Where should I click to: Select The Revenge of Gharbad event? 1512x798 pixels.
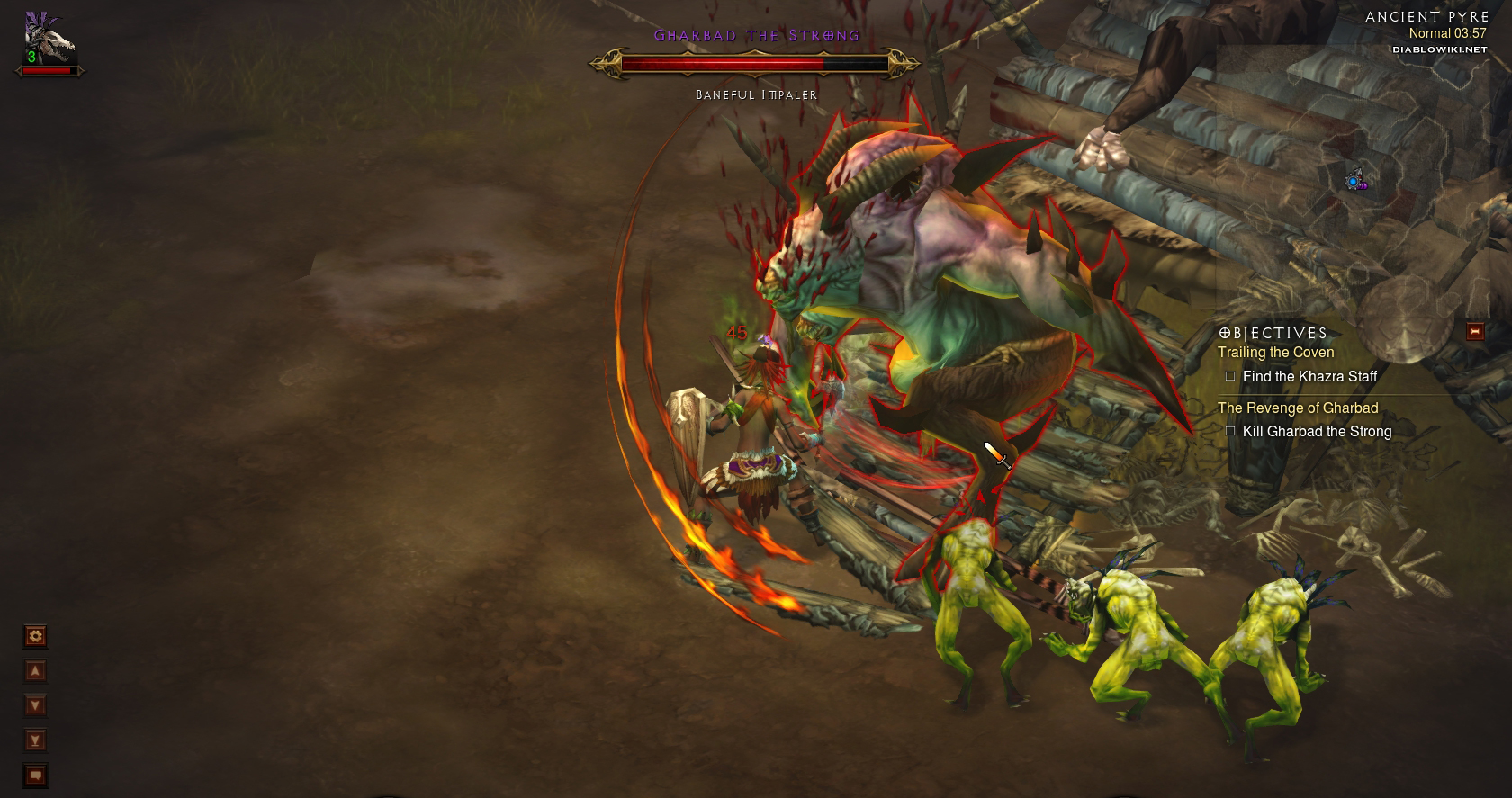pos(1298,408)
